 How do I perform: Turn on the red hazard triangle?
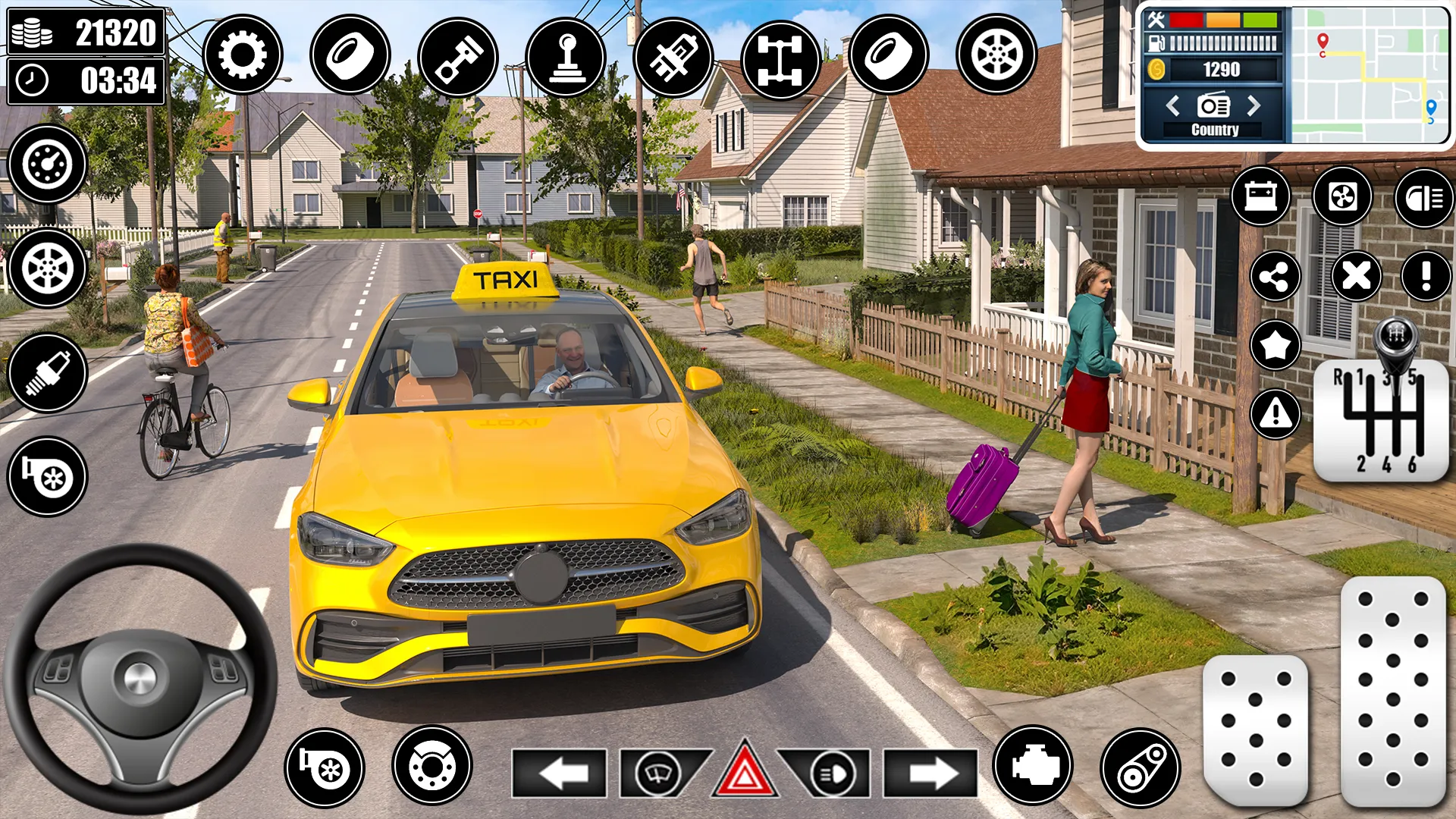click(744, 772)
